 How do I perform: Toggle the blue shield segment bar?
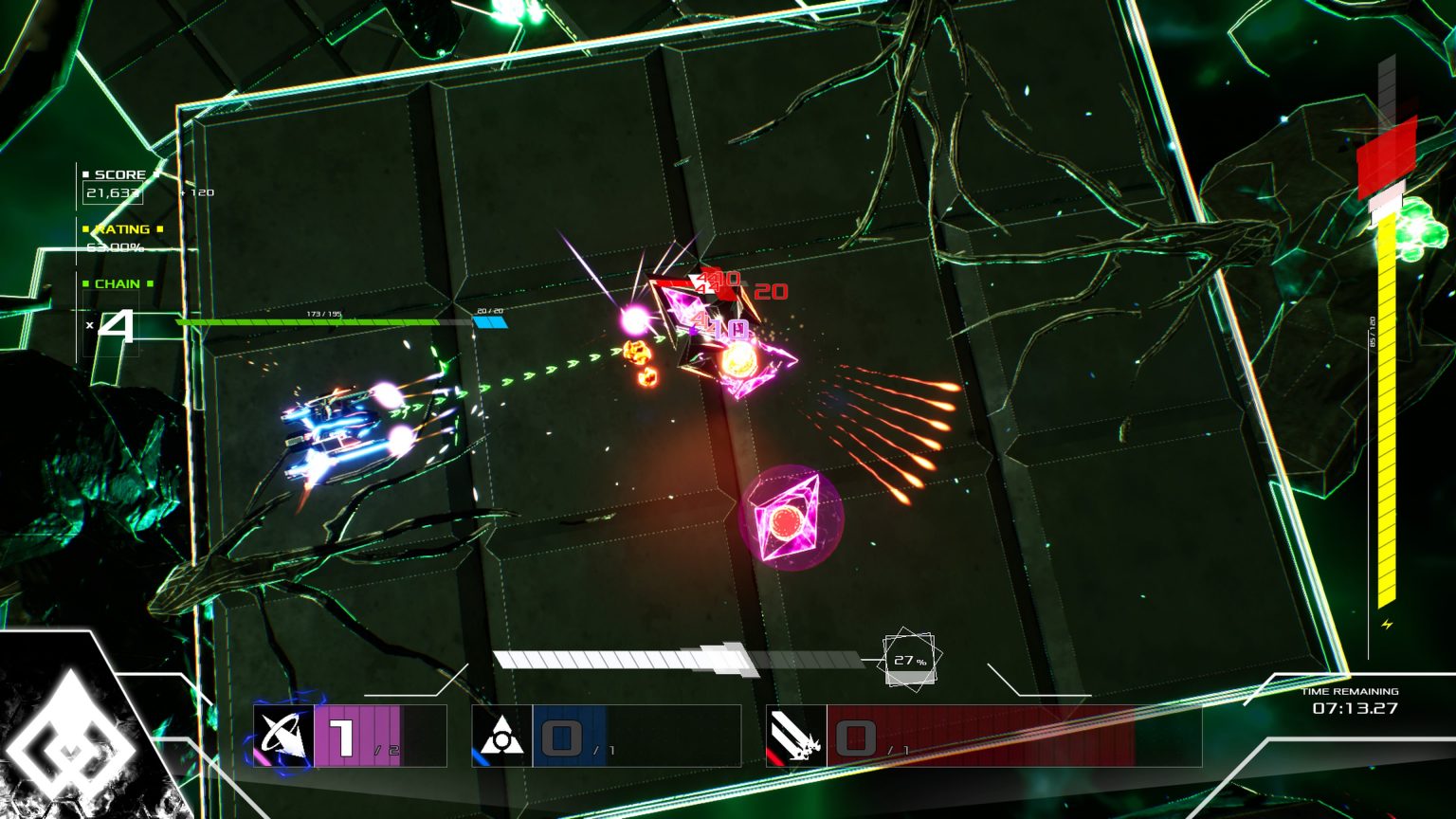[492, 323]
